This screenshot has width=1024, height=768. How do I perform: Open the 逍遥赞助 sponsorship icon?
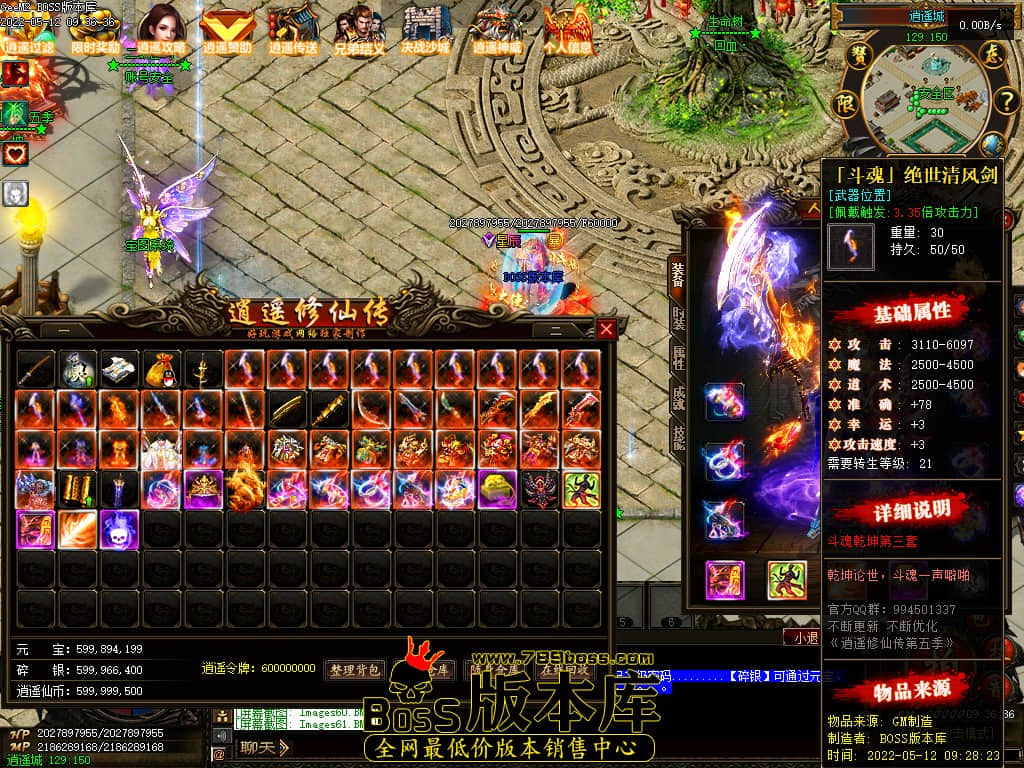pos(227,31)
